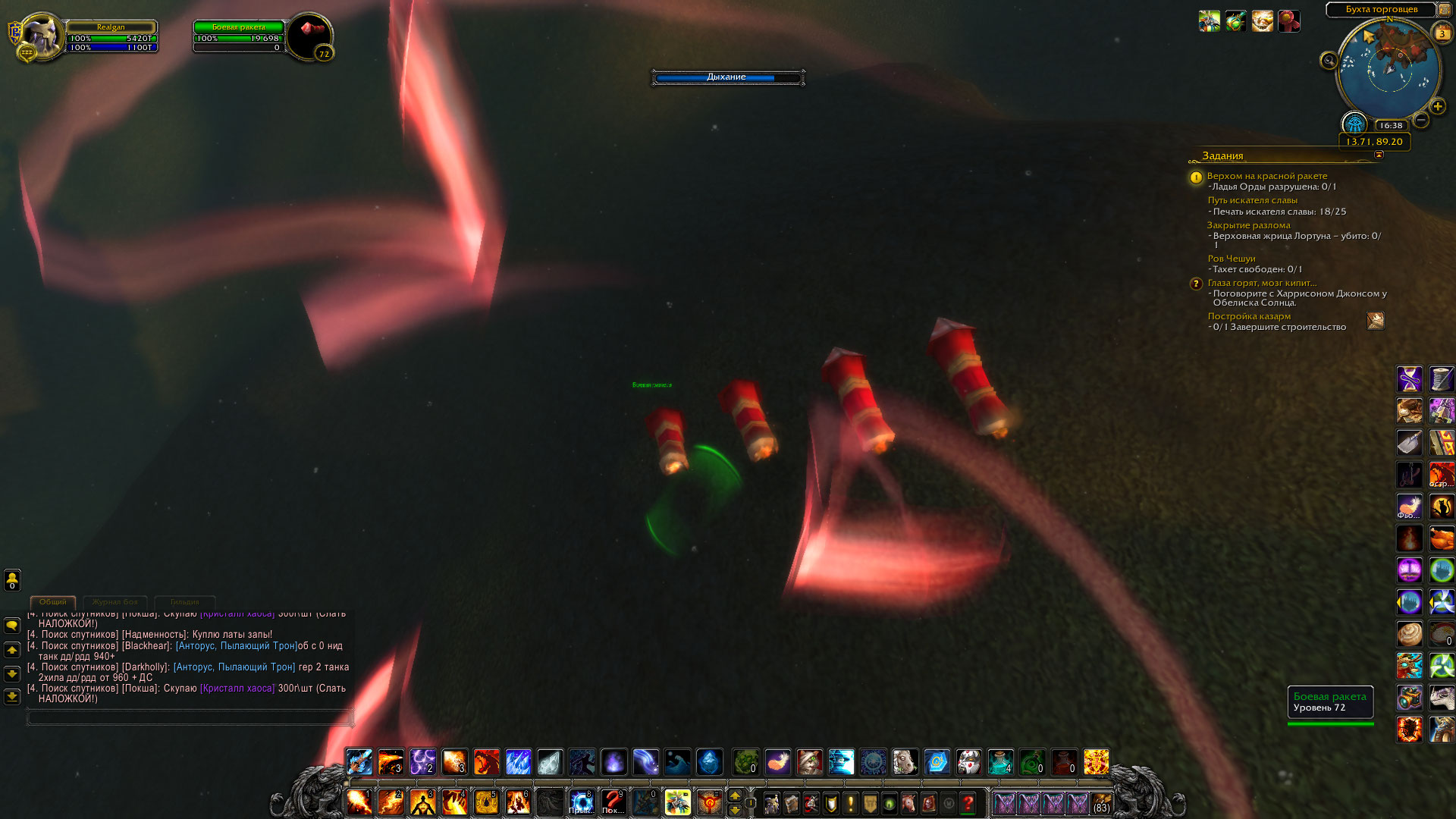Use the Постройка казарм quest item
Screen dimensions: 1456x819
[1375, 321]
